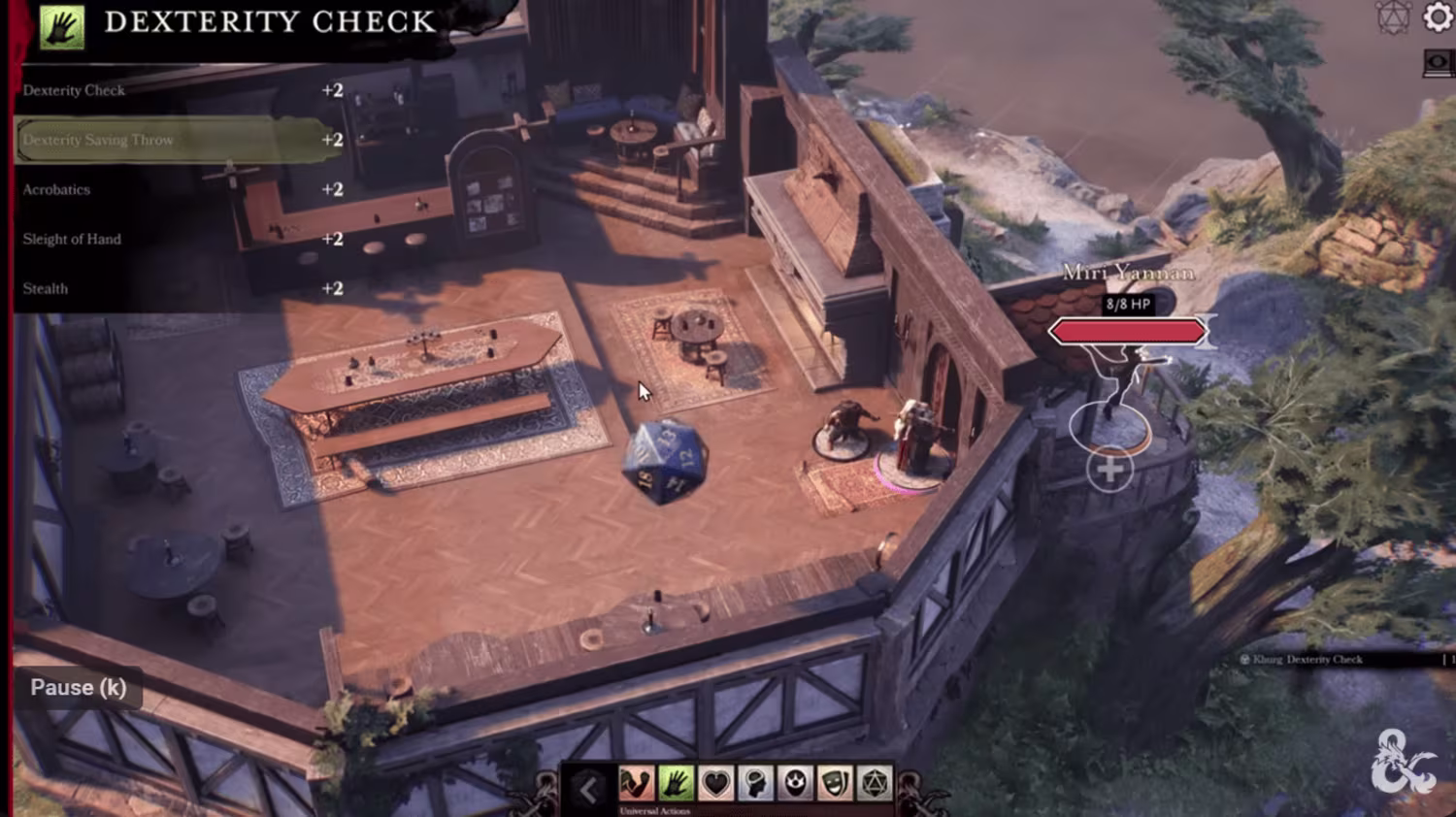This screenshot has width=1456, height=817.
Task: Activate the eye Wisdom checks icon
Action: 795,783
